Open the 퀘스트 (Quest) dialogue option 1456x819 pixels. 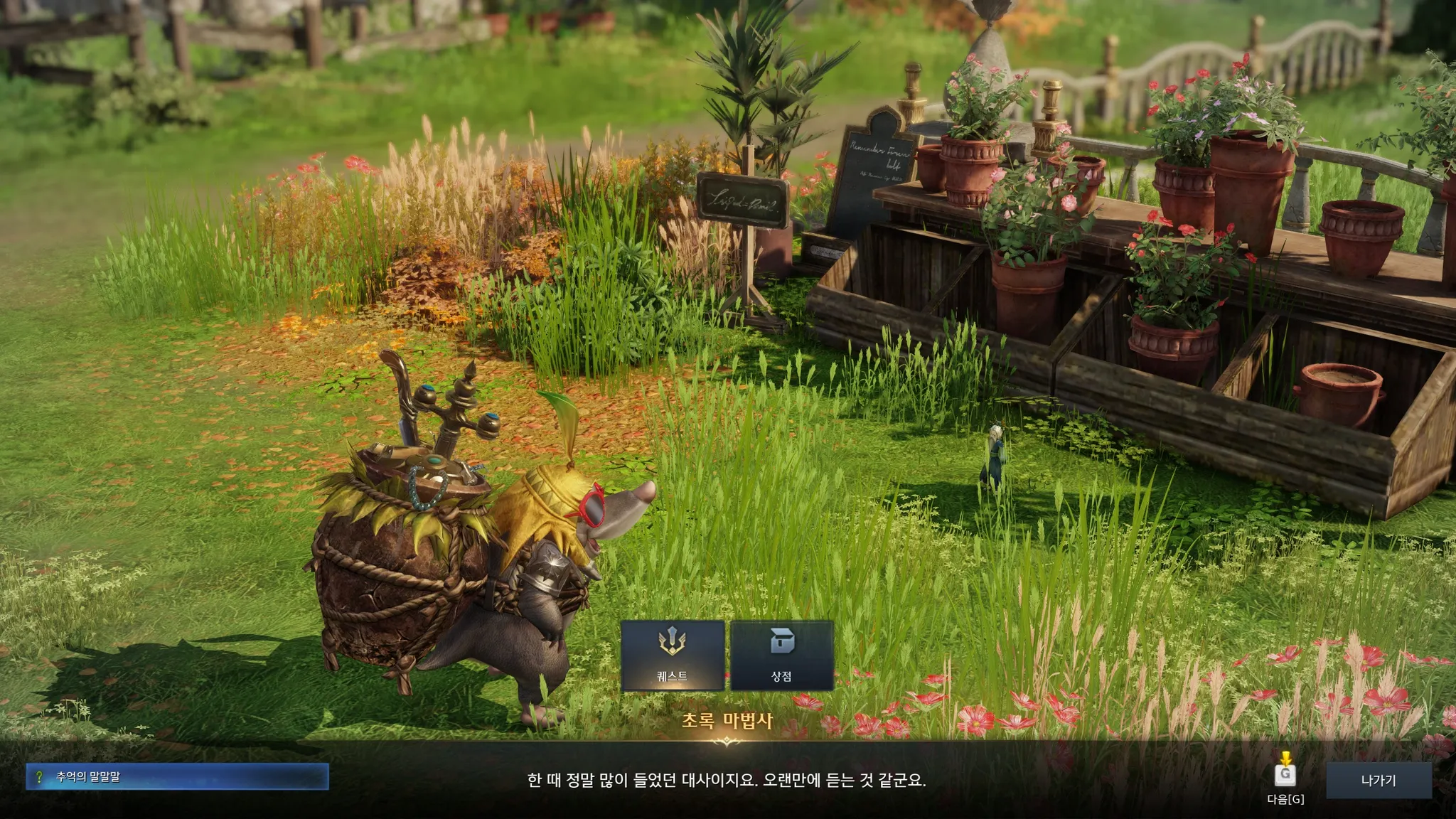point(673,655)
